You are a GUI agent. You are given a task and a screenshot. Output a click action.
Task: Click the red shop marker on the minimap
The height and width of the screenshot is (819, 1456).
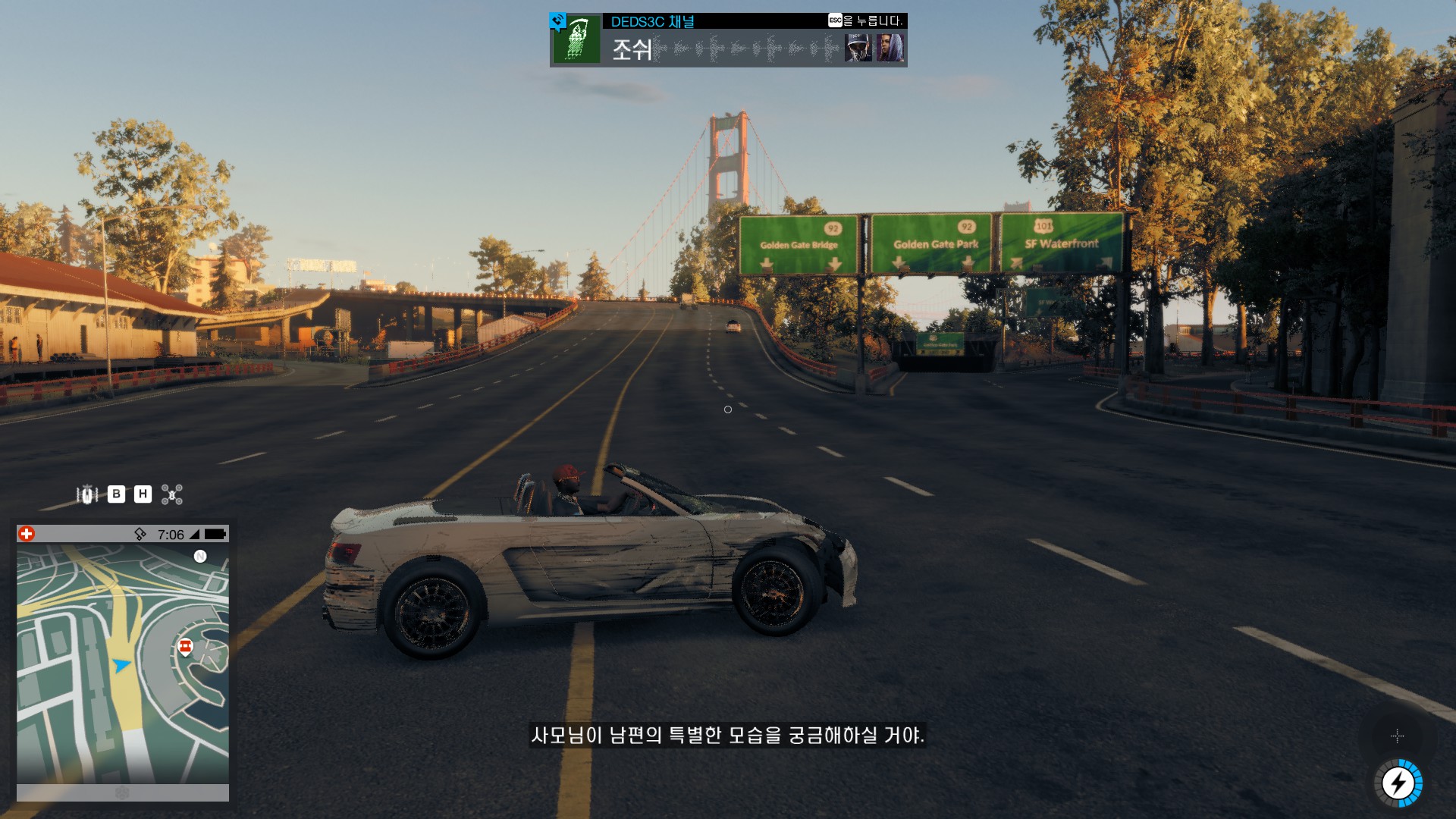click(185, 647)
